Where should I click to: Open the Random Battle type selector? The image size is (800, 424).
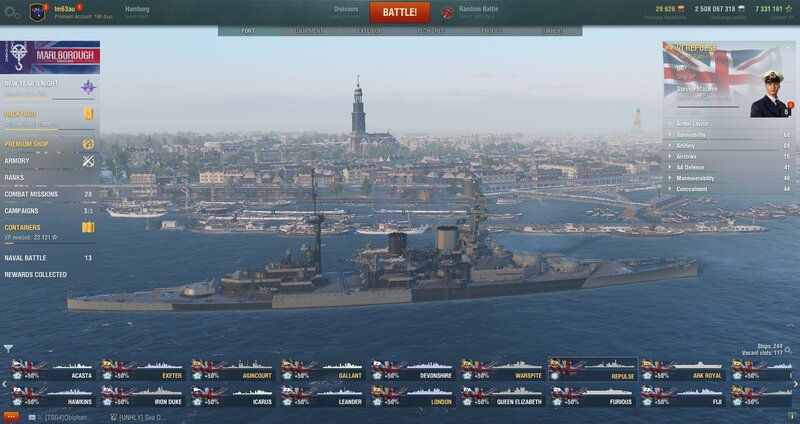tap(480, 12)
